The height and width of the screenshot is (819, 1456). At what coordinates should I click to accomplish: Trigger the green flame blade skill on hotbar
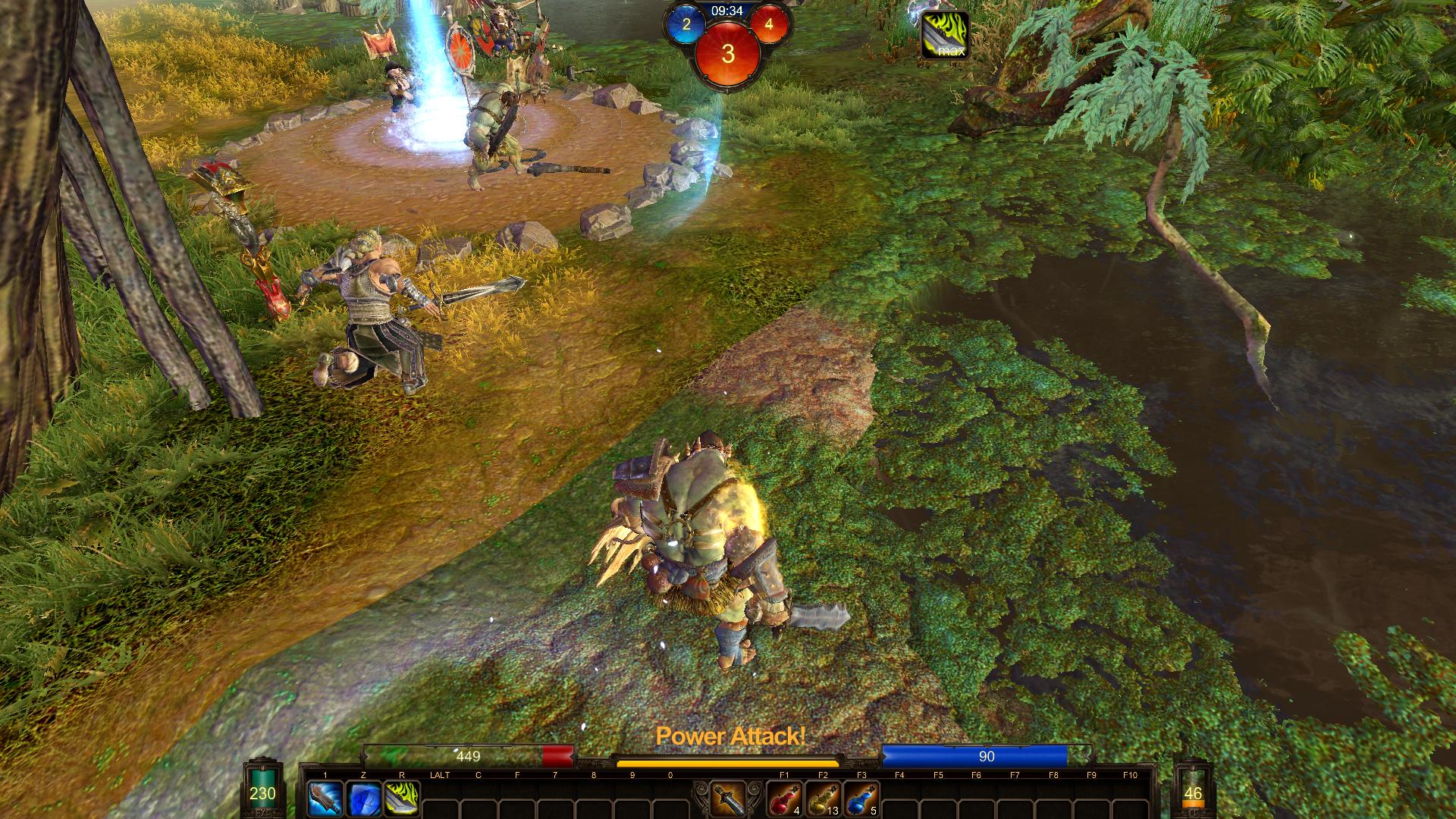point(401,799)
